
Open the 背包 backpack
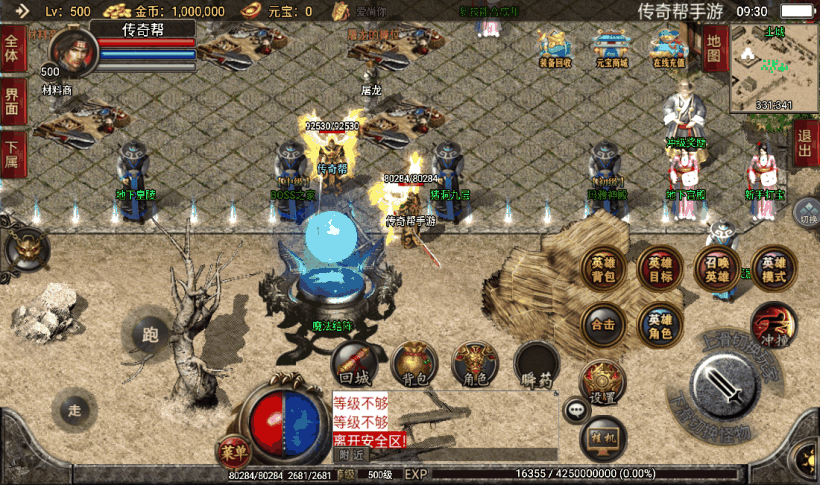(414, 364)
